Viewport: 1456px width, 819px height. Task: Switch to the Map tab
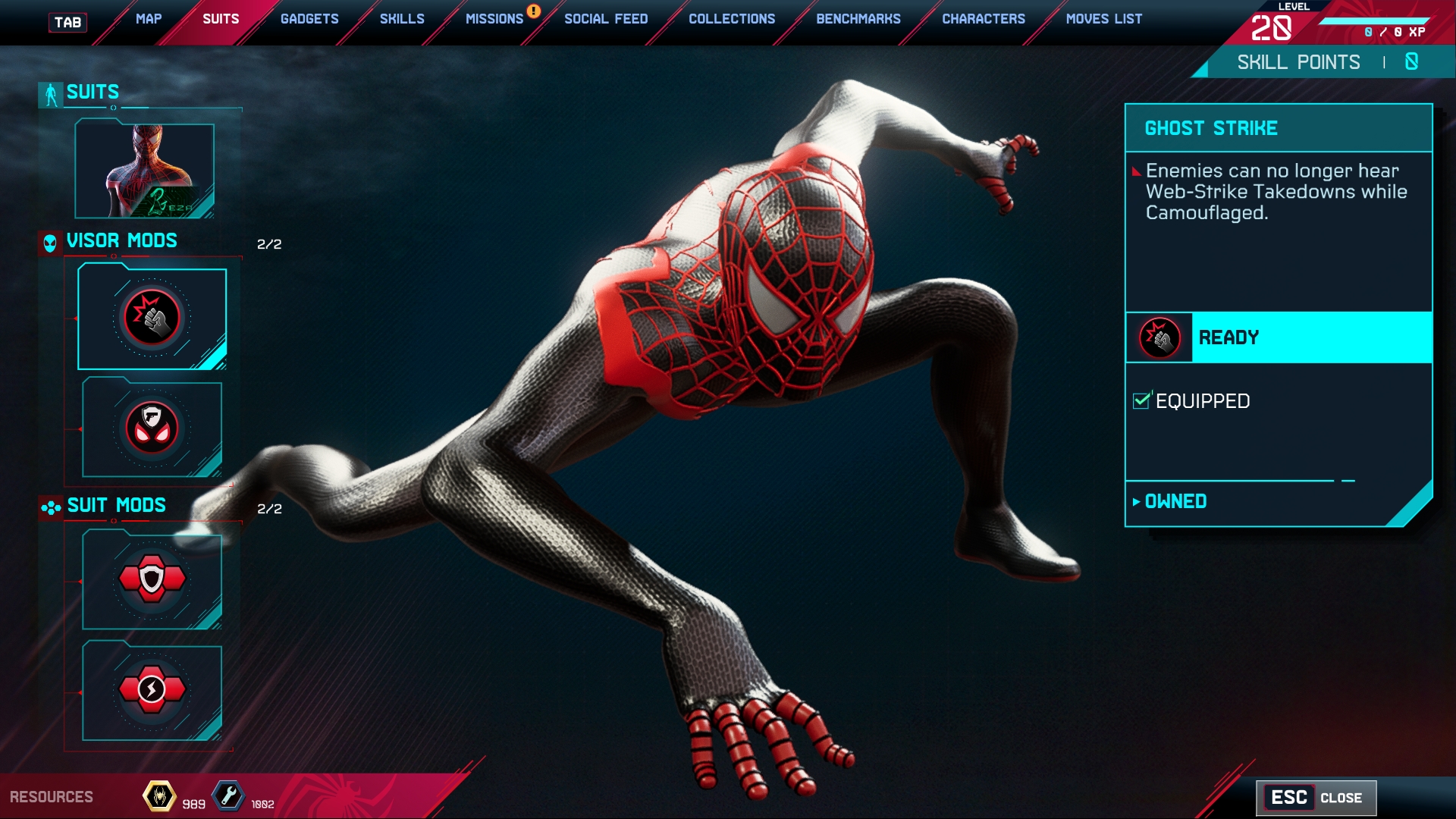(149, 19)
